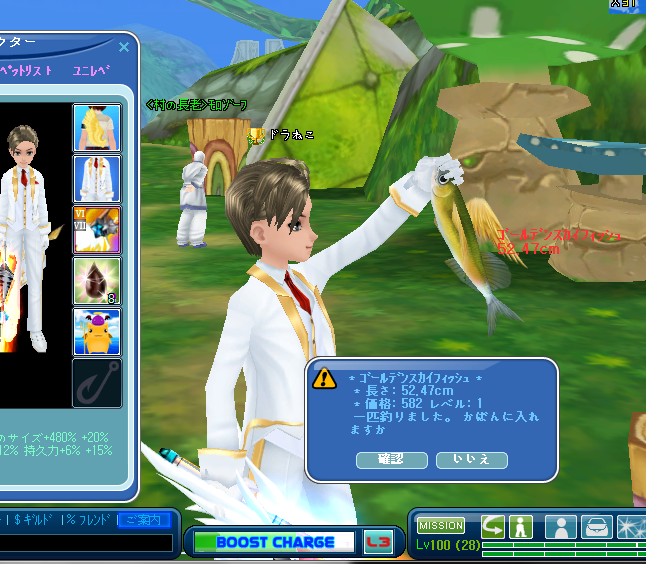
Task: Select the yellow pet slot
Action: coord(97,332)
